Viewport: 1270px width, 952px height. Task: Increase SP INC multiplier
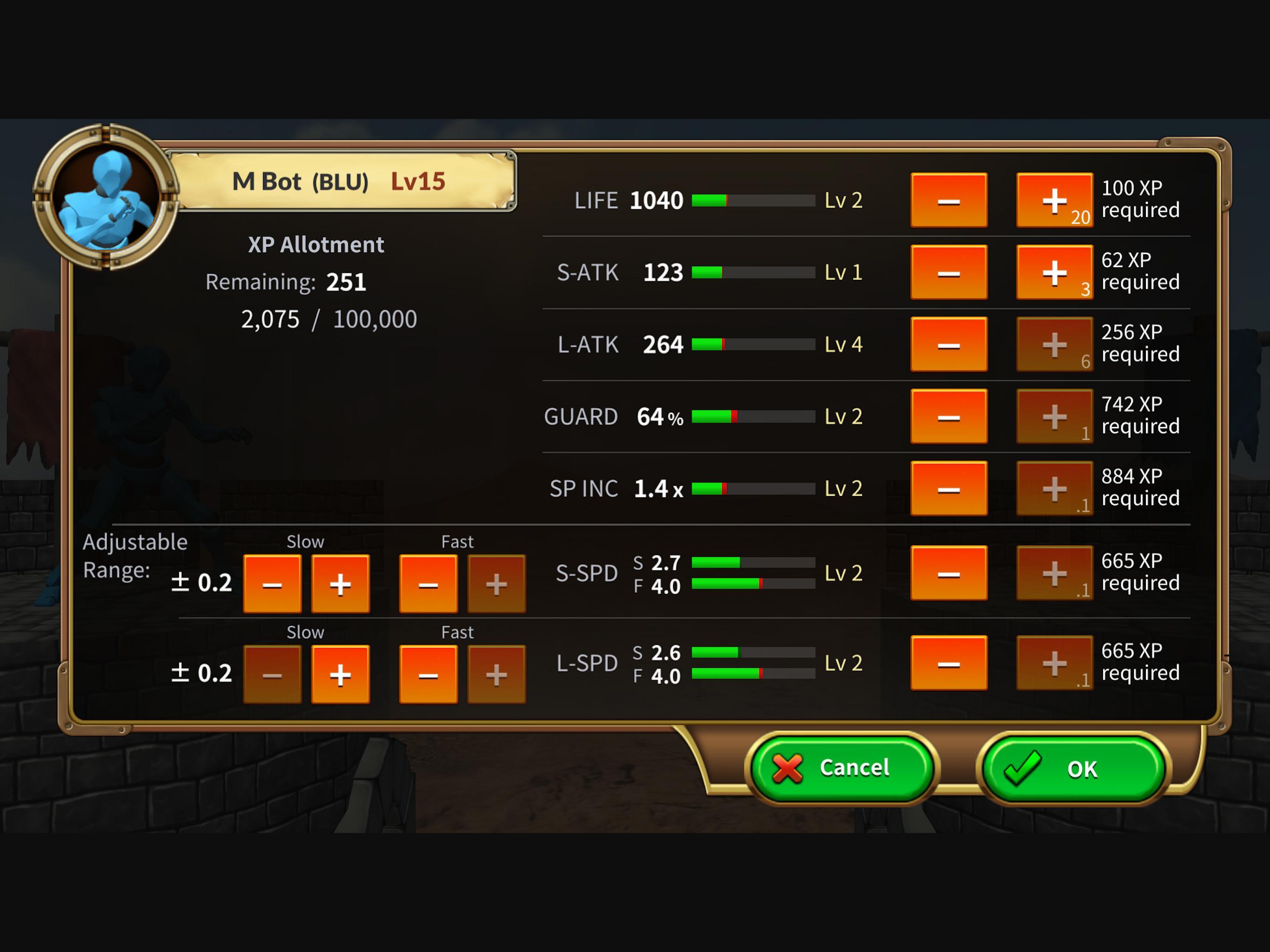pyautogui.click(x=1055, y=489)
